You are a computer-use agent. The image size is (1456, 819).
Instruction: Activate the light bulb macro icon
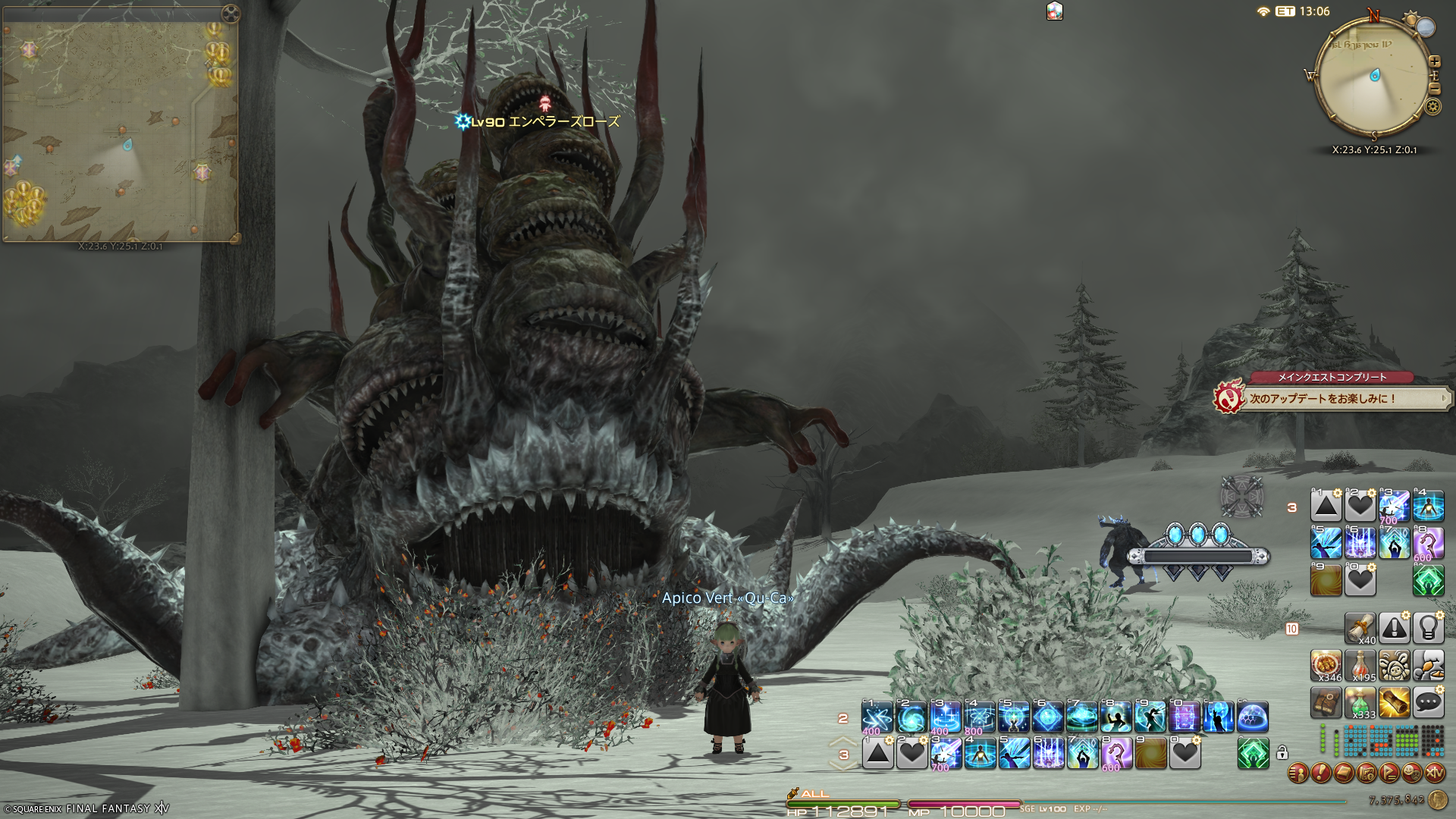tap(1428, 628)
